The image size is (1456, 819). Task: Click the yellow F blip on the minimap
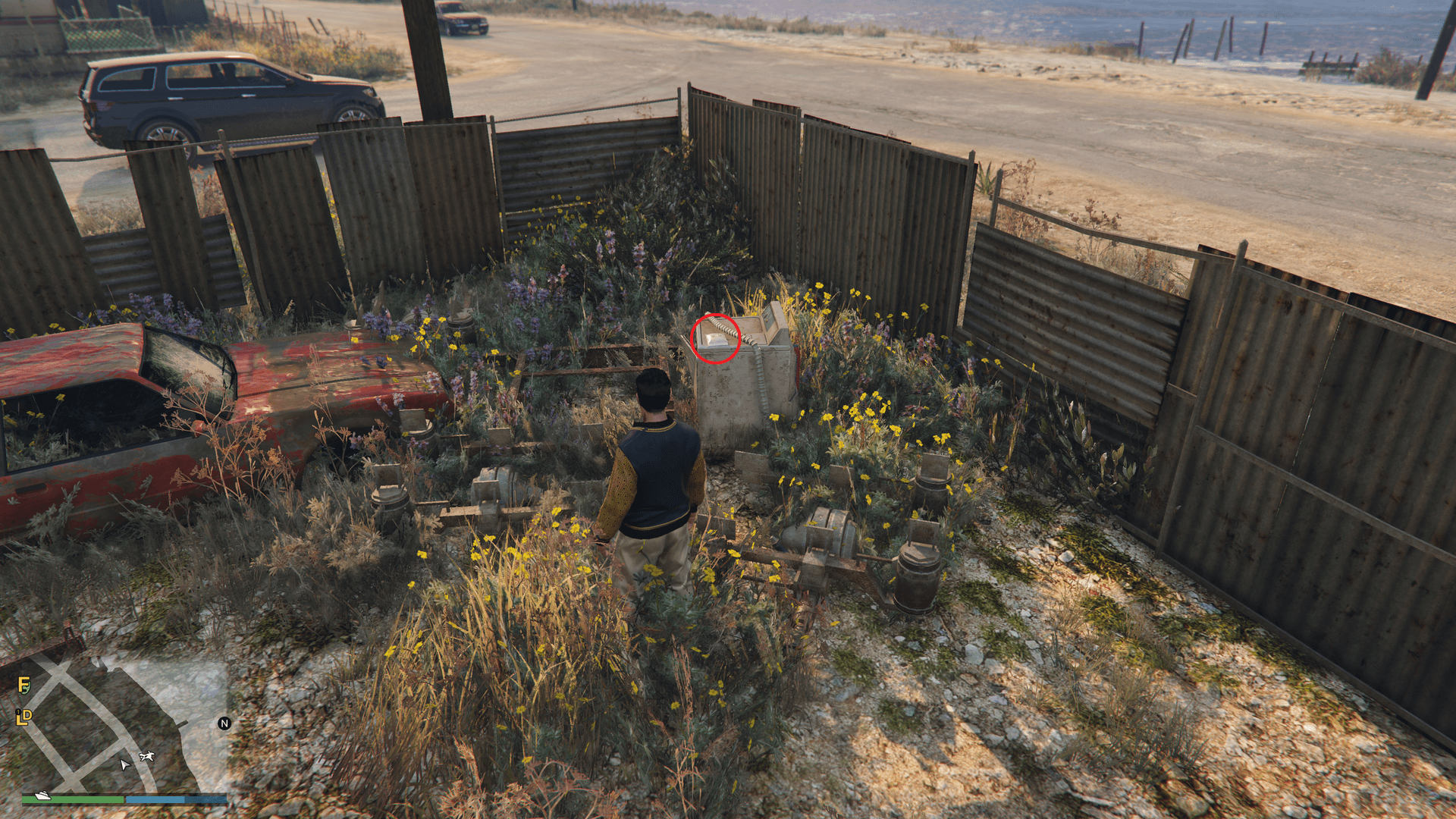tap(24, 685)
